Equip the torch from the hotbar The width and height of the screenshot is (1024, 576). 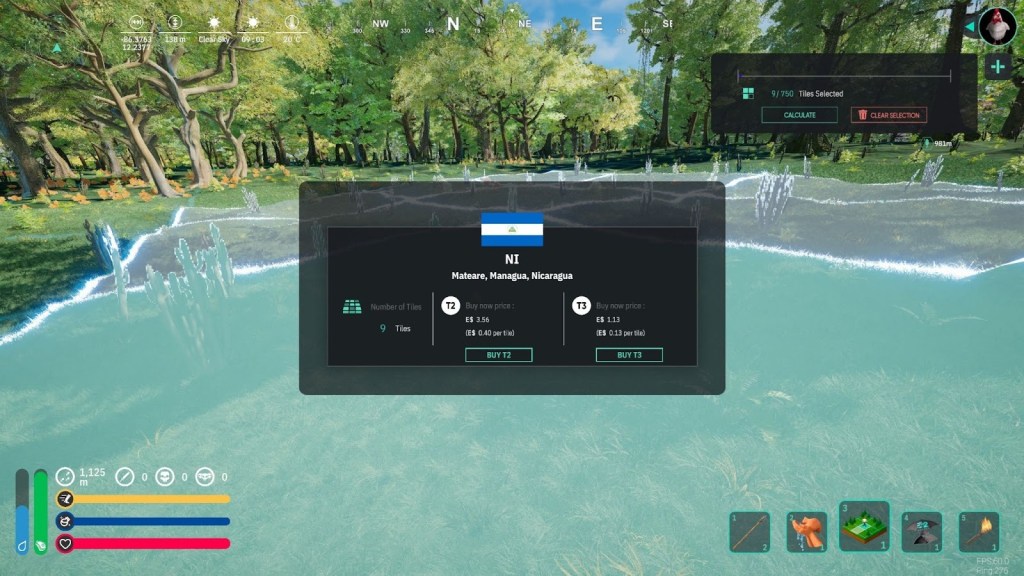(x=978, y=532)
